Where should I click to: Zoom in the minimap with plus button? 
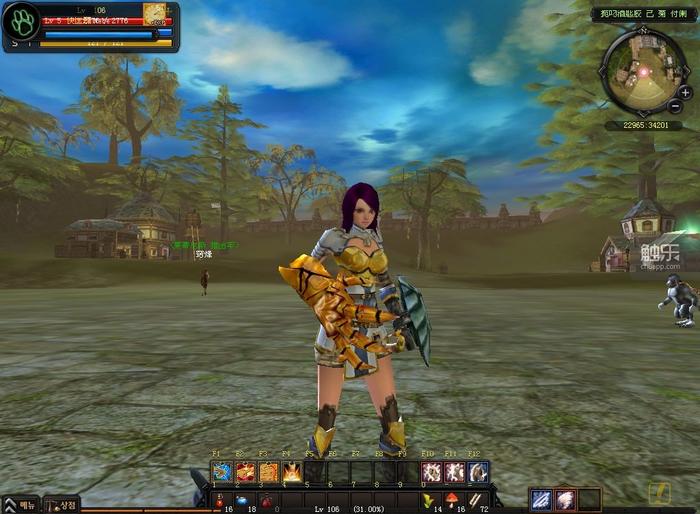coord(685,92)
